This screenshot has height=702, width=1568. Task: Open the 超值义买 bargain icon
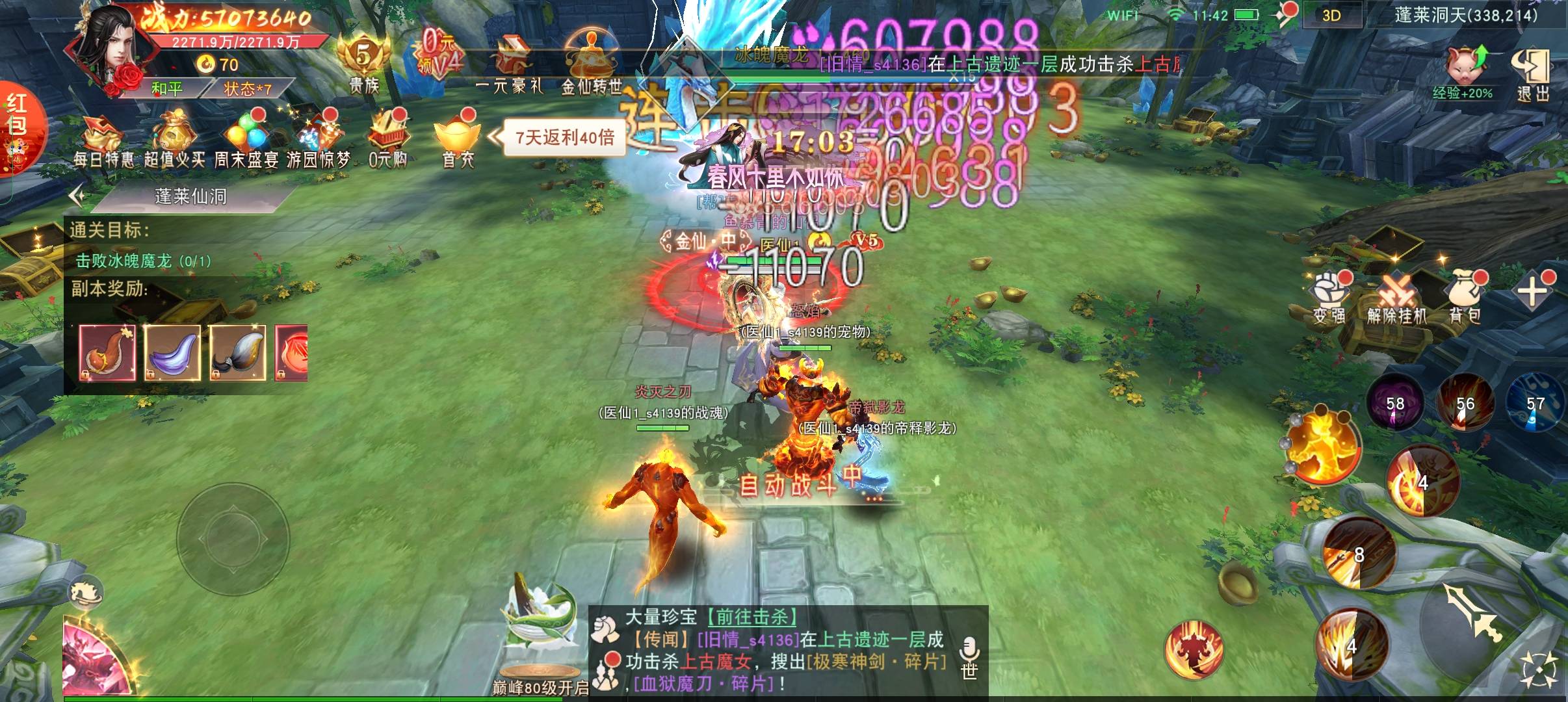pyautogui.click(x=174, y=140)
